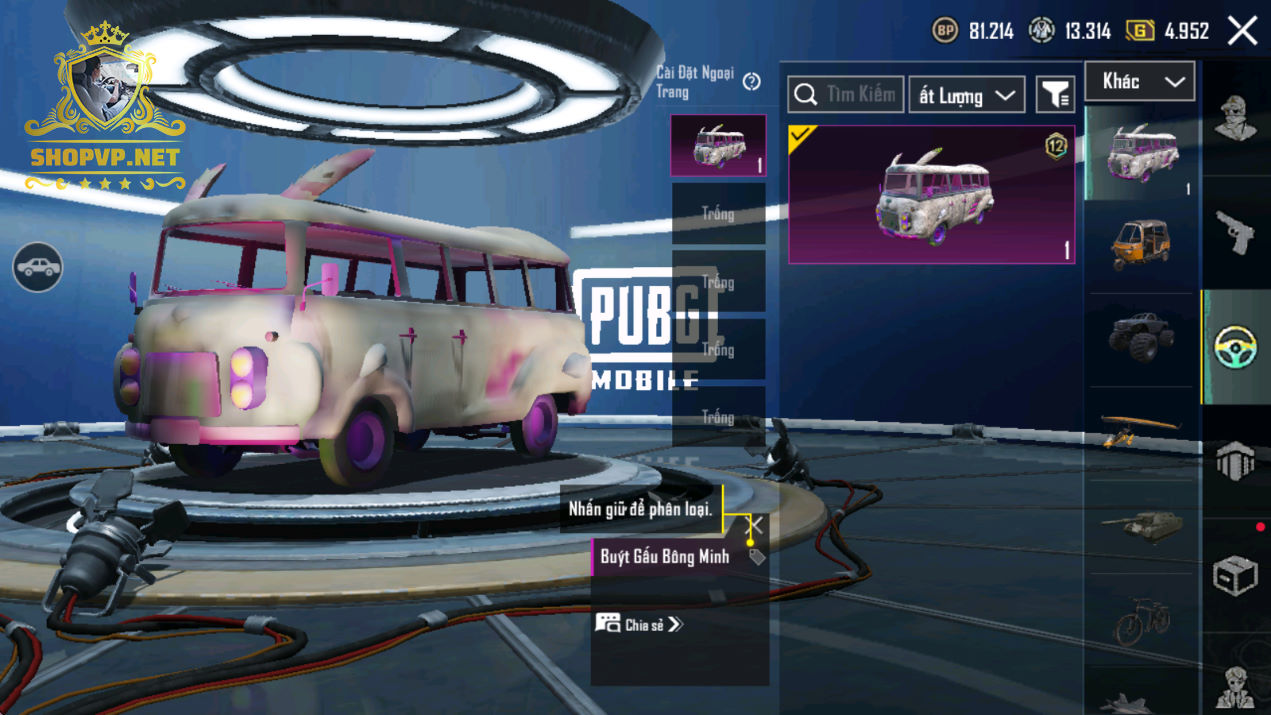This screenshot has height=715, width=1271.
Task: Select the monster truck vehicle thumbnail
Action: pyautogui.click(x=1141, y=337)
